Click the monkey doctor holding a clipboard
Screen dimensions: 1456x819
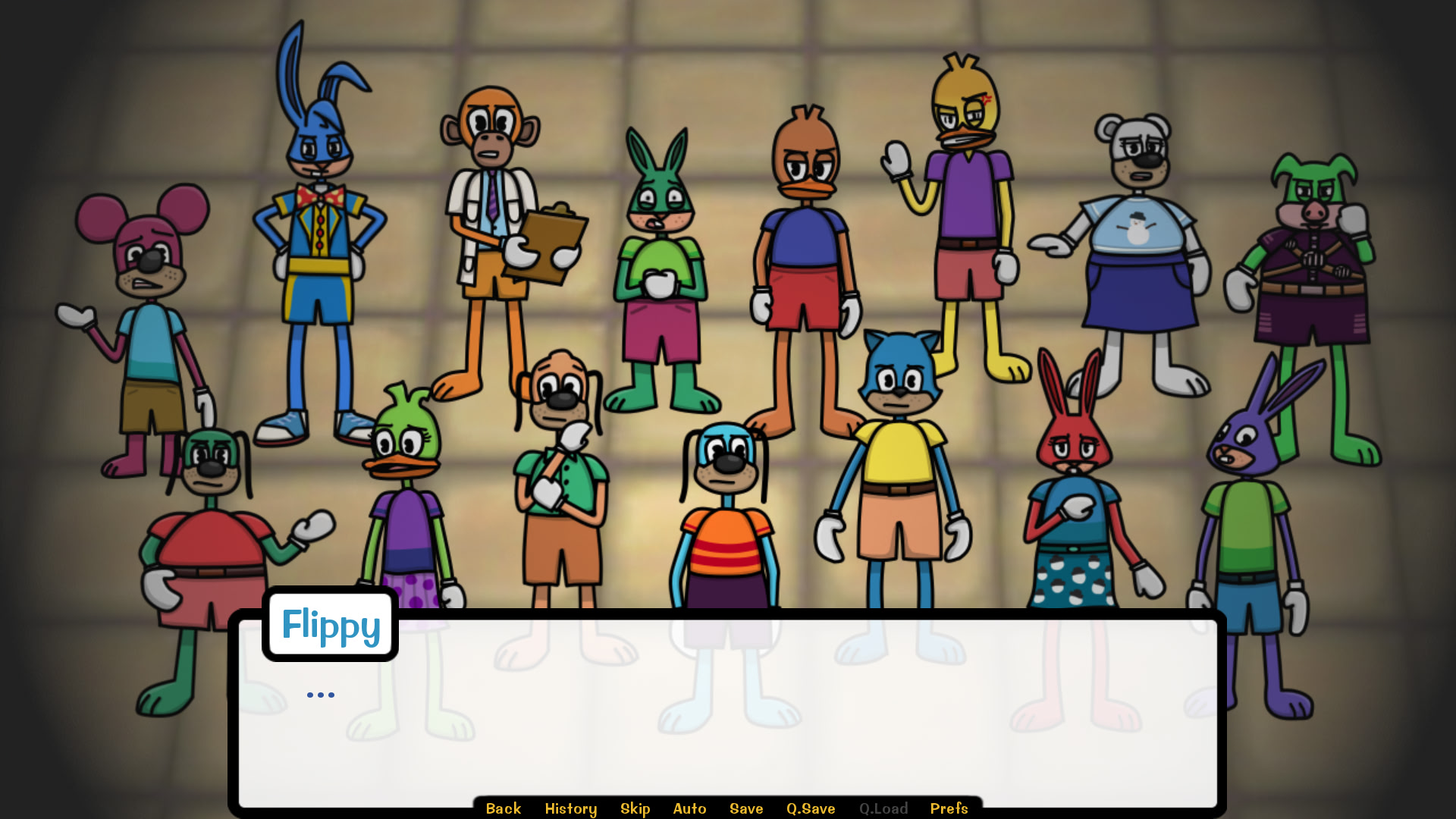point(500,227)
